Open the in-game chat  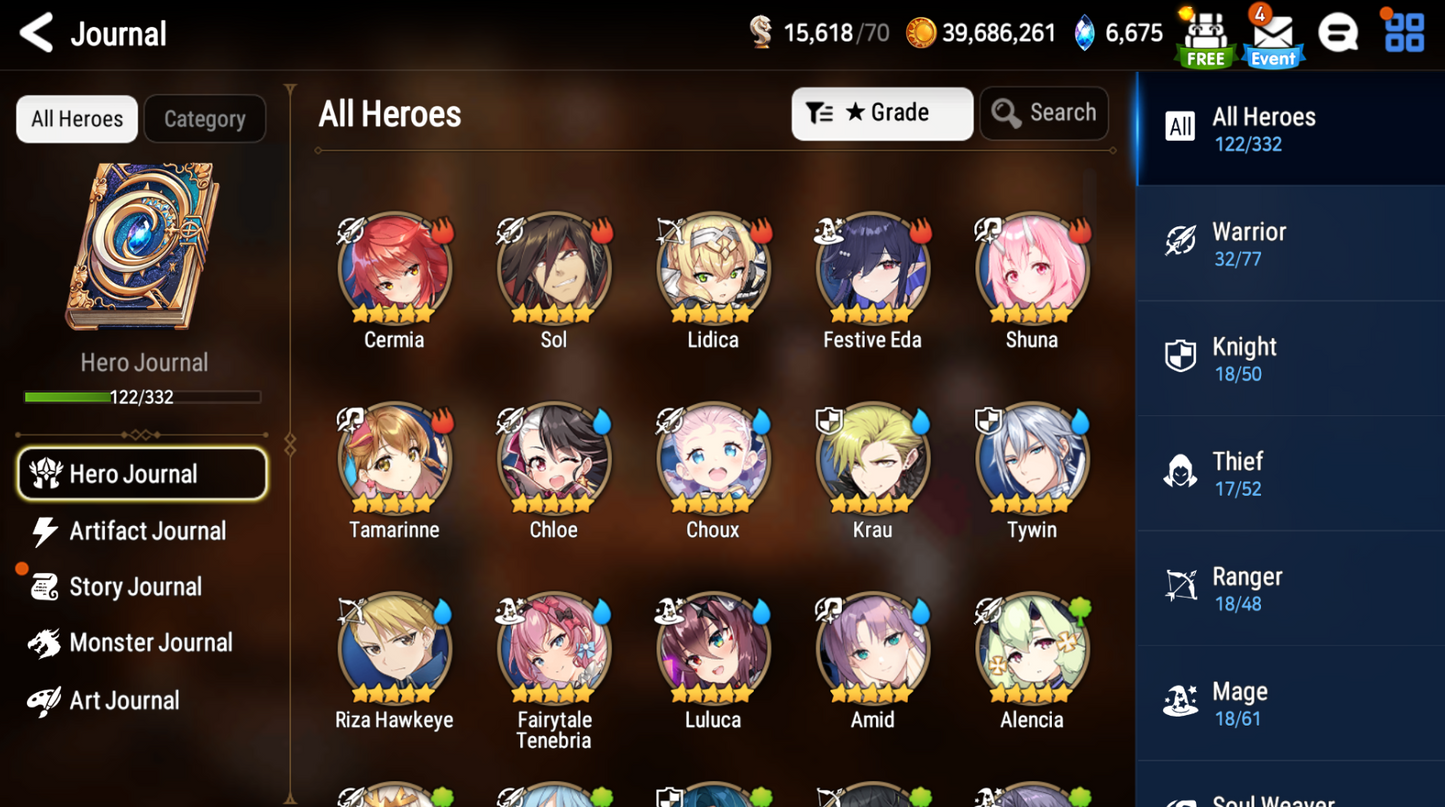click(1339, 33)
